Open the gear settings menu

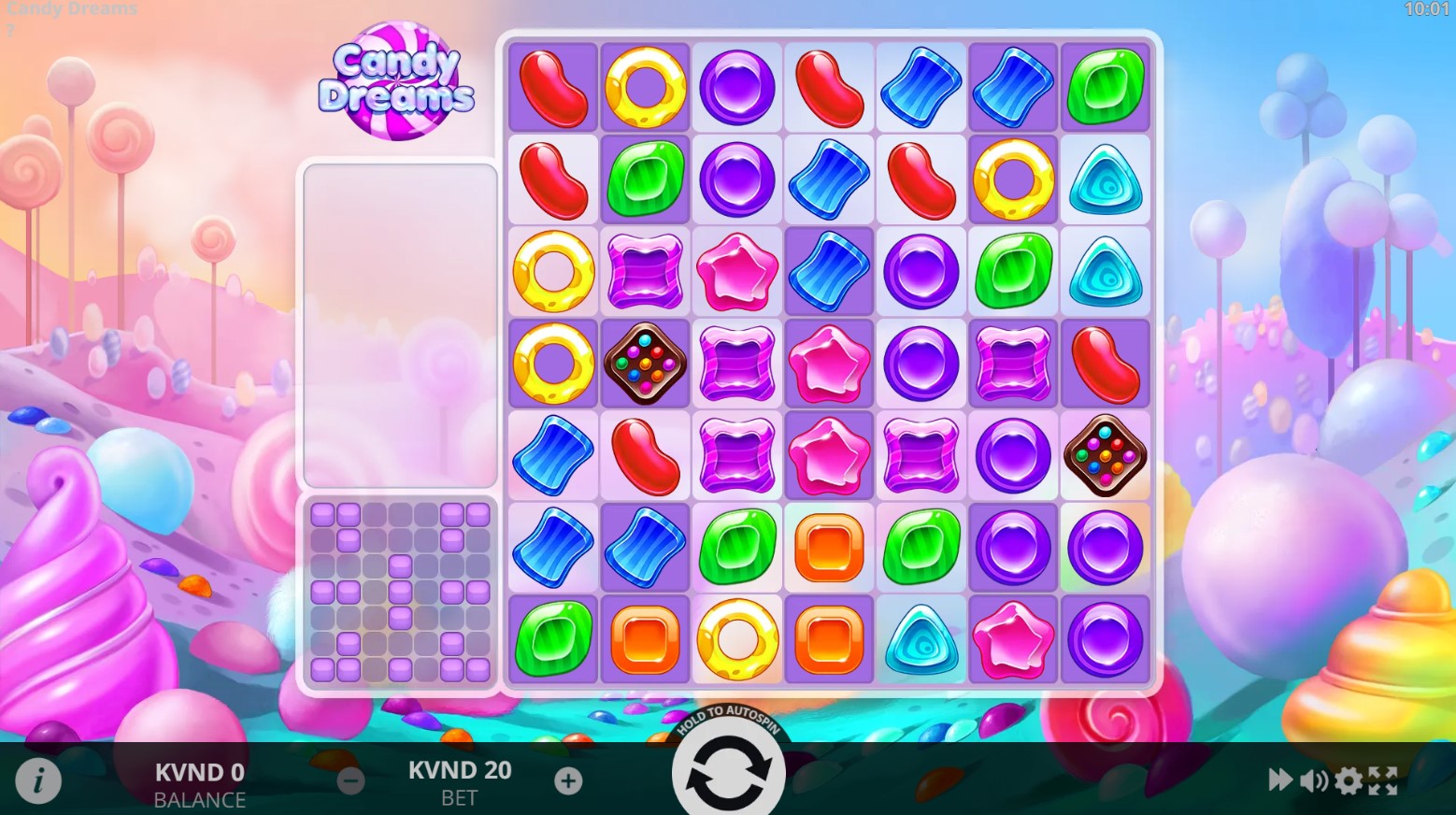tap(1348, 779)
